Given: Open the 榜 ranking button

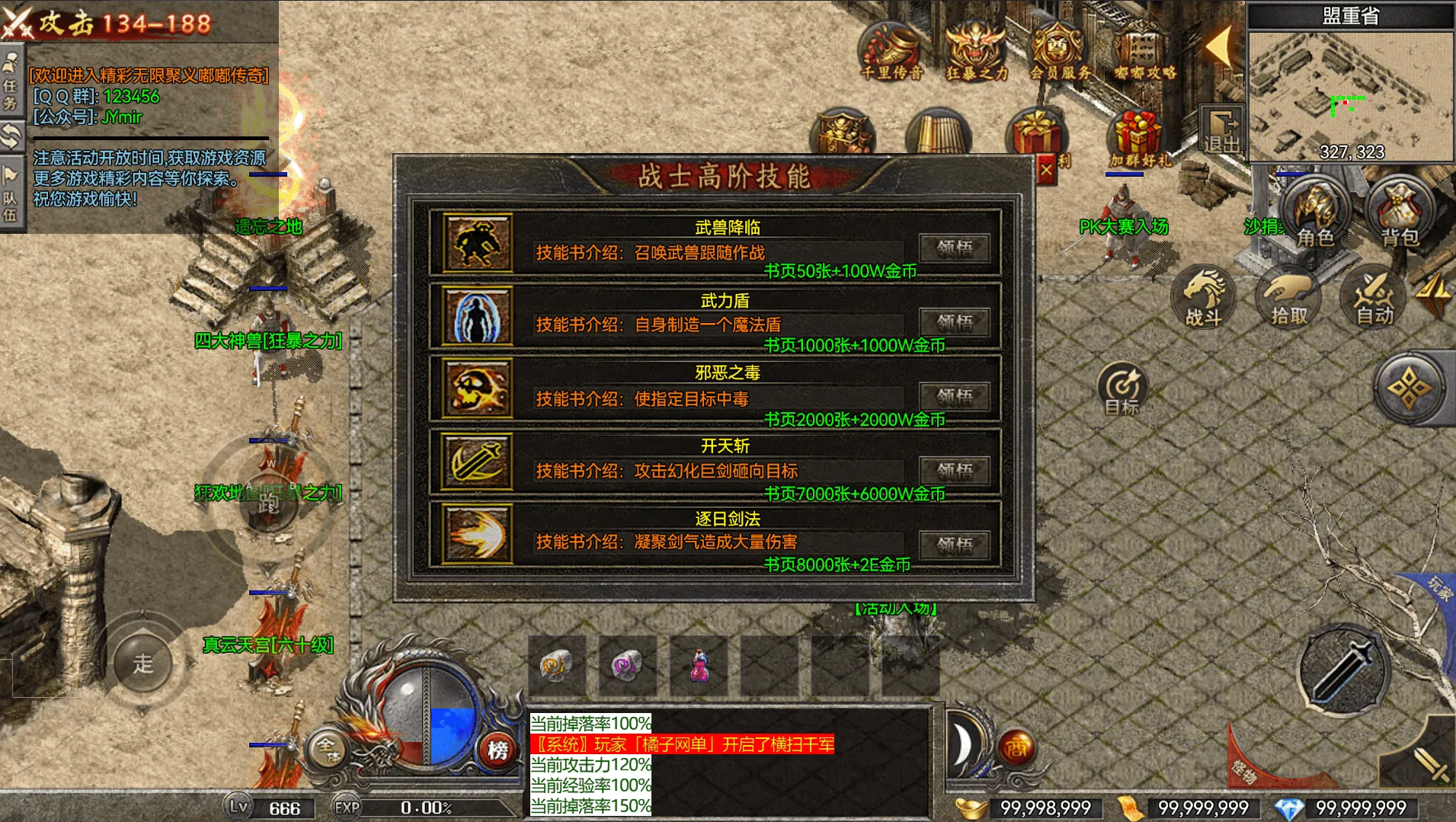Looking at the screenshot, I should [x=498, y=750].
